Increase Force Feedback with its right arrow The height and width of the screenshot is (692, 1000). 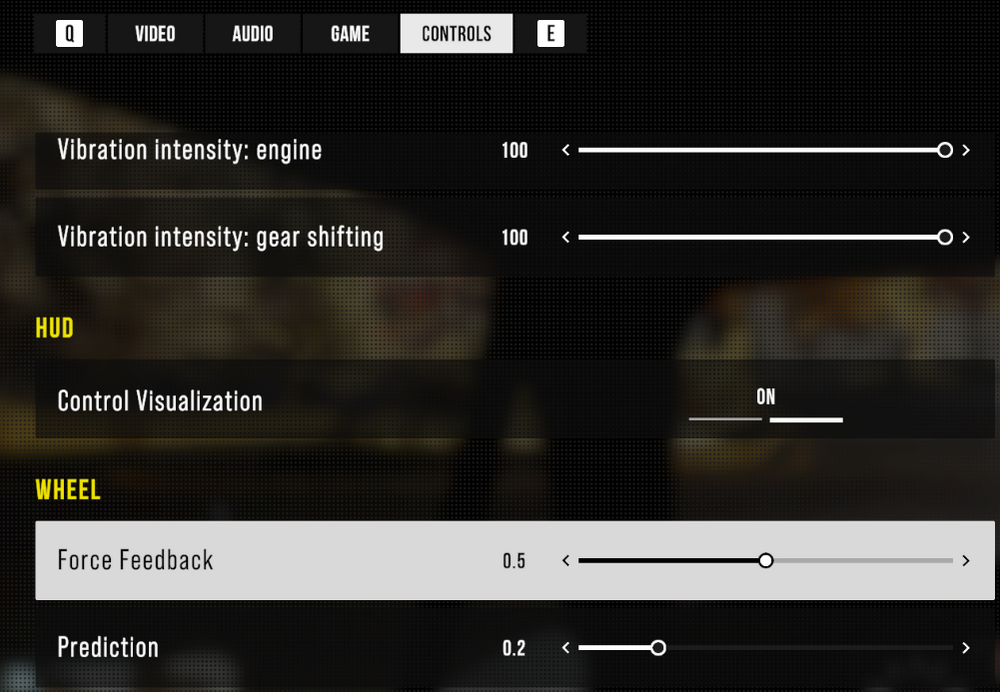click(x=966, y=561)
